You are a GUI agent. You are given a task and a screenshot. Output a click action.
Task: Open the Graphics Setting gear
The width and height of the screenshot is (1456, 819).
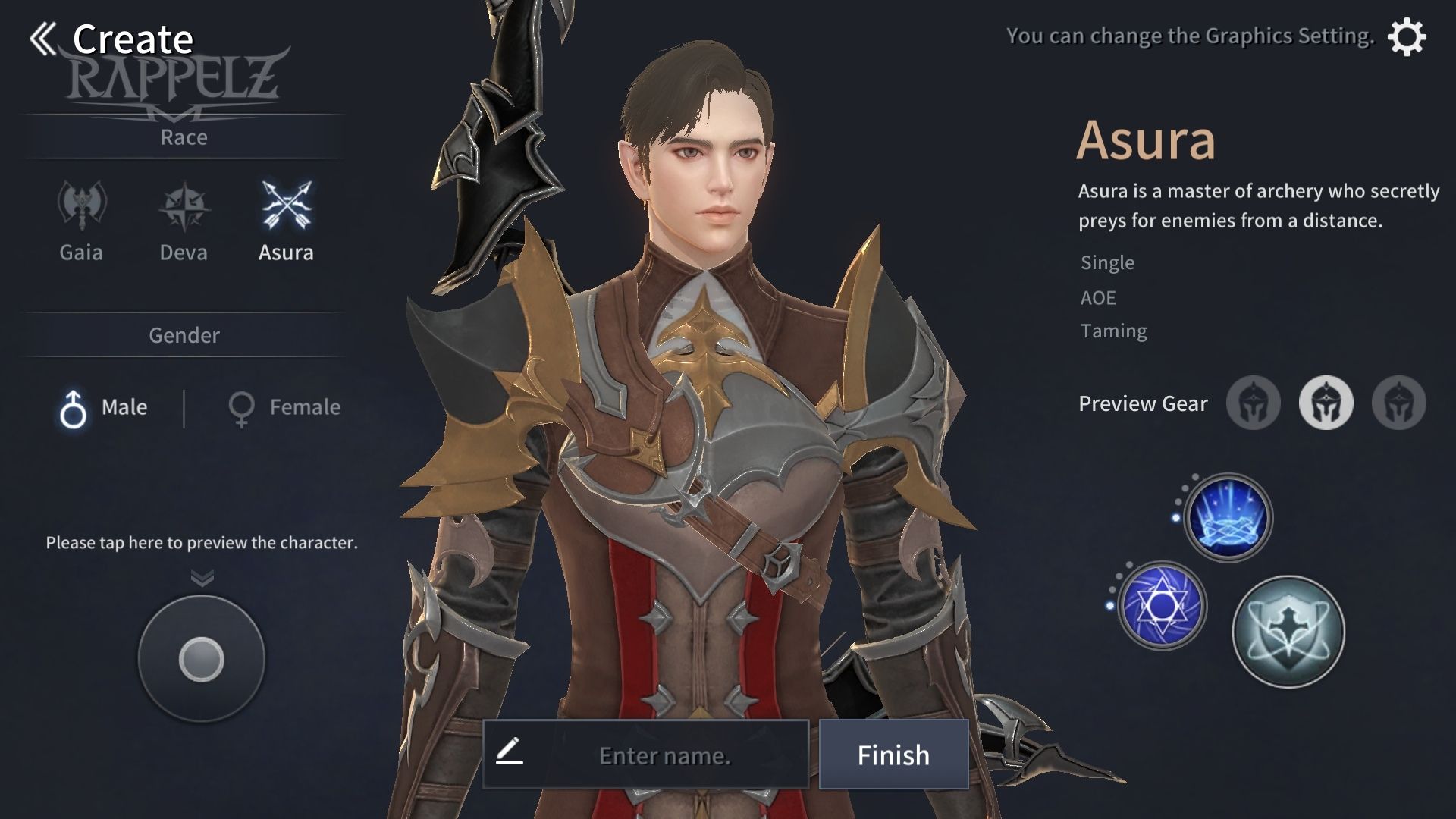(x=1406, y=37)
